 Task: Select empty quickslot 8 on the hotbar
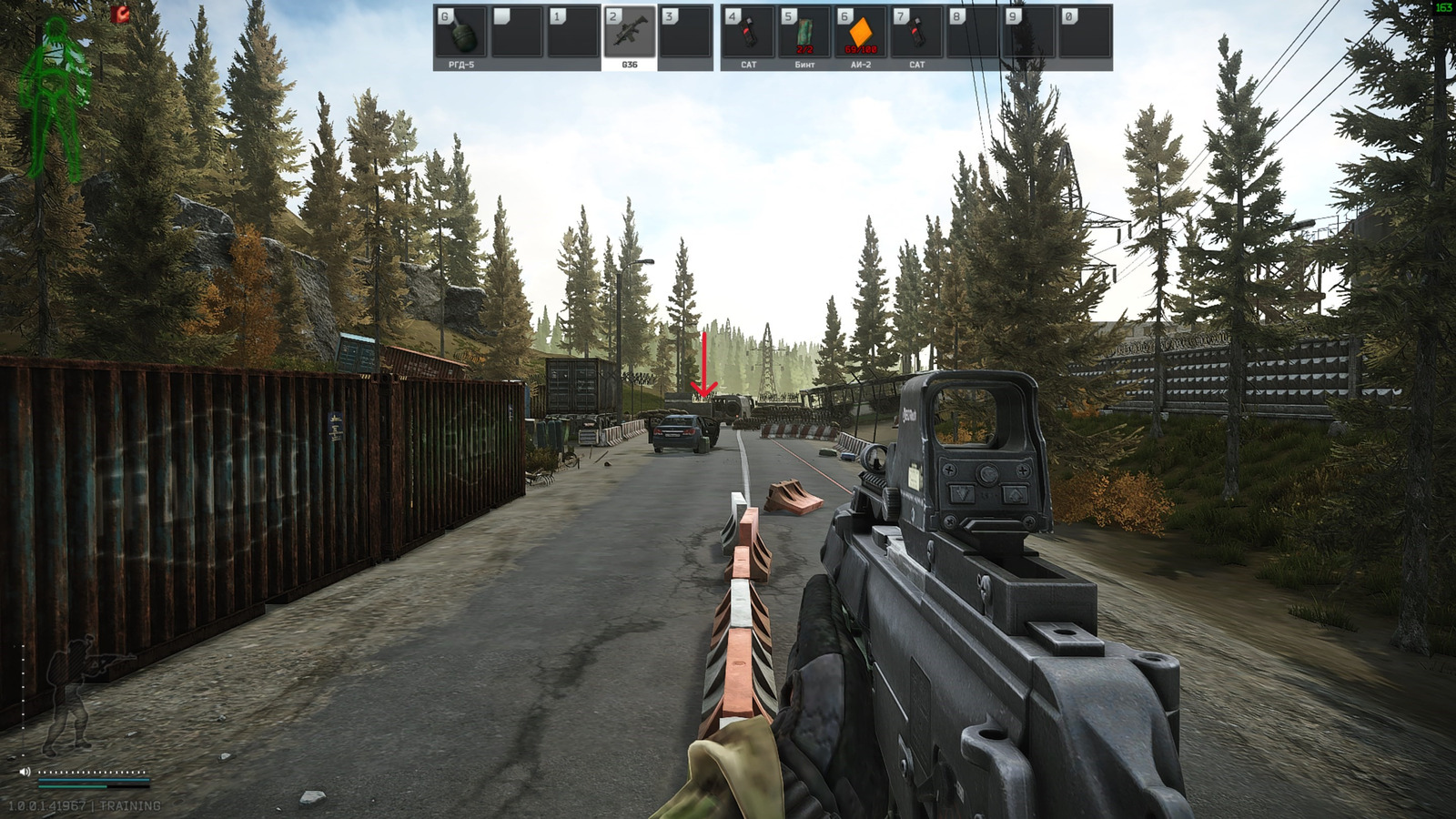(973, 35)
